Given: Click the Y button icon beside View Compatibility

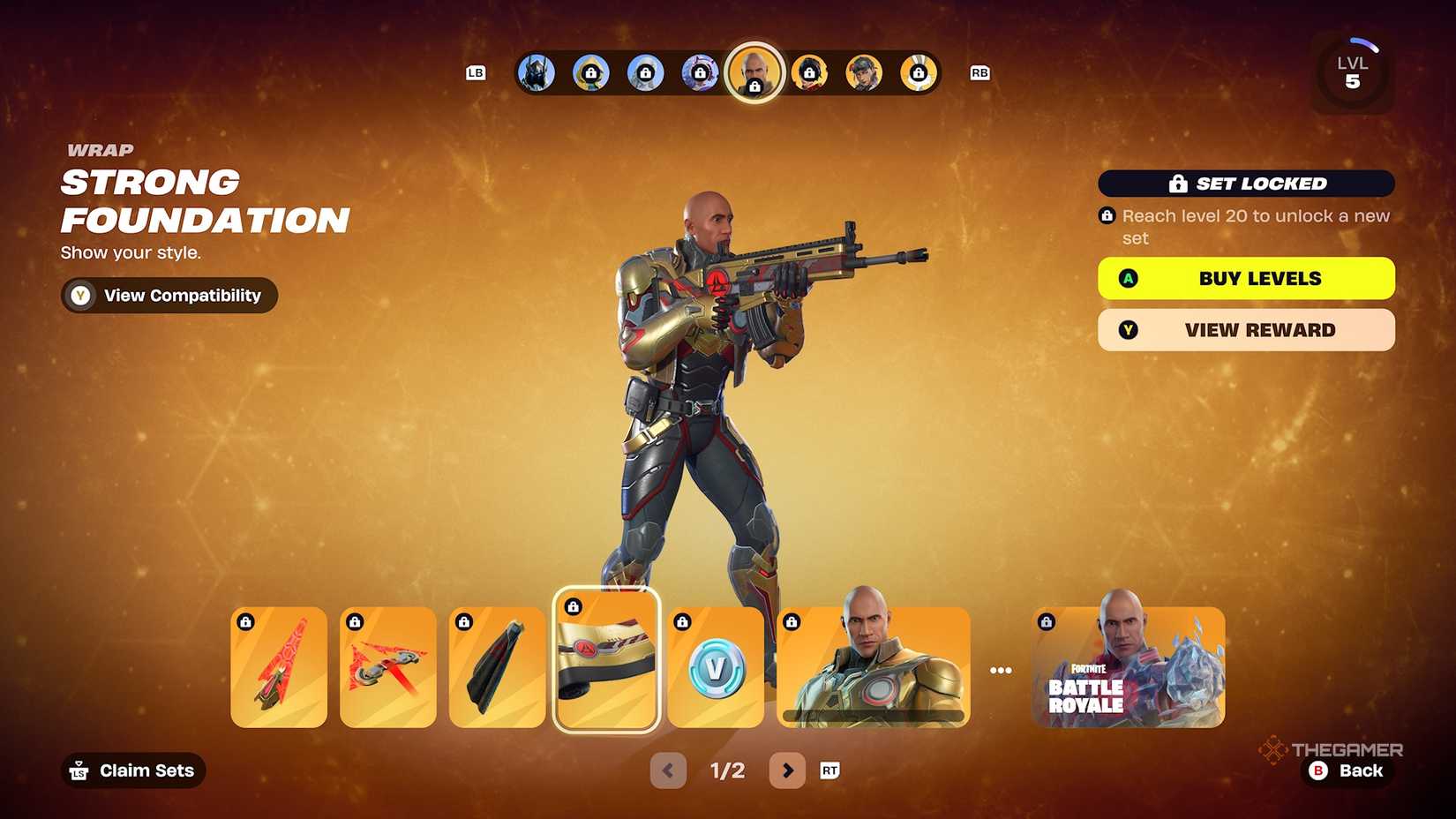Looking at the screenshot, I should (x=80, y=296).
